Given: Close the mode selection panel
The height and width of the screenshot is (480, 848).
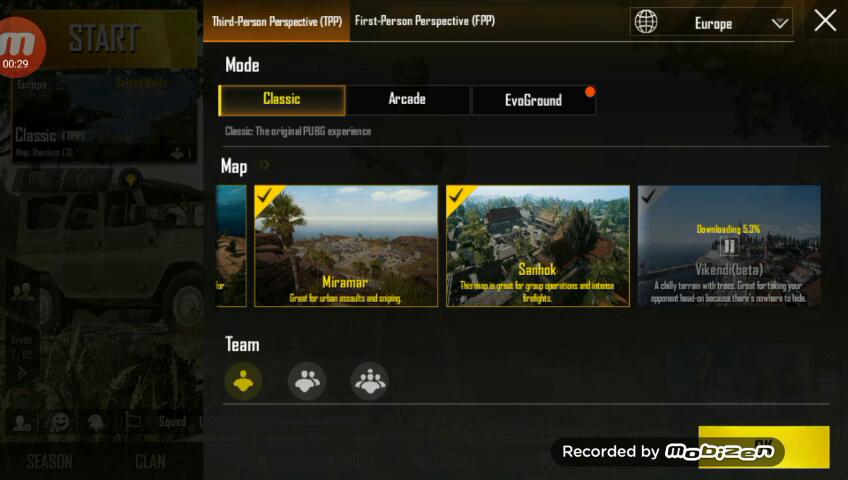Looking at the screenshot, I should pyautogui.click(x=825, y=21).
